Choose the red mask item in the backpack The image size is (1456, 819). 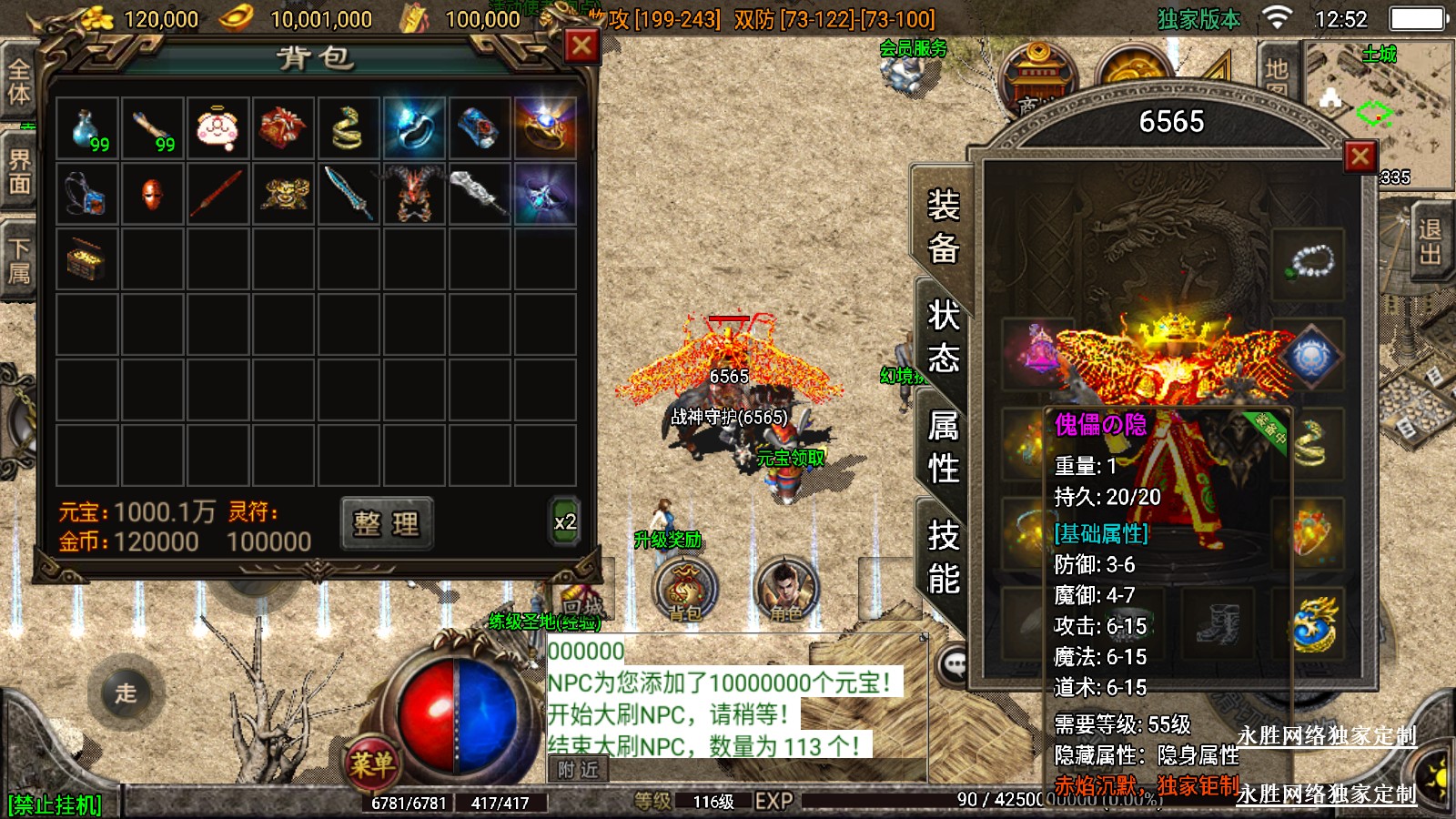pyautogui.click(x=153, y=194)
